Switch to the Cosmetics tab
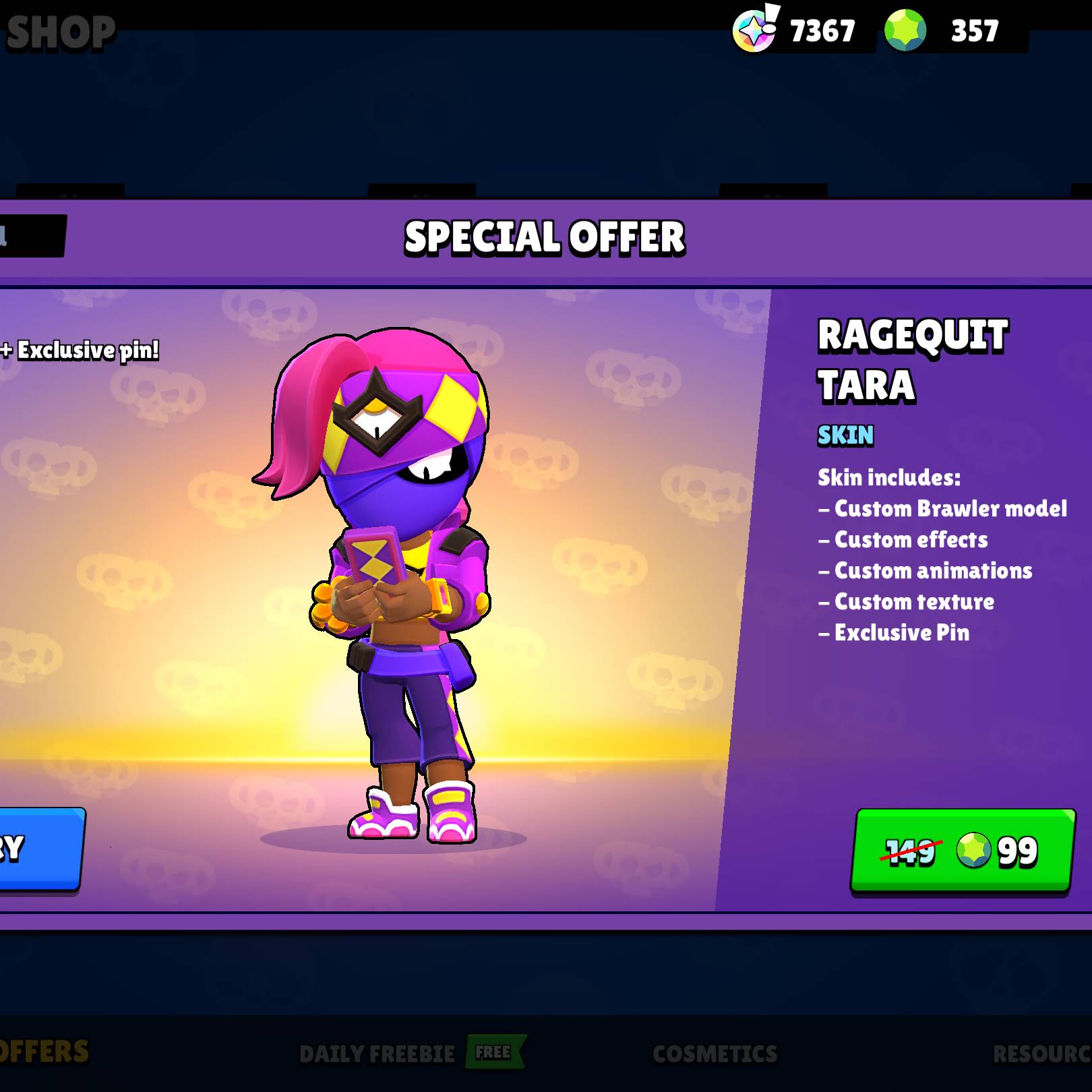The height and width of the screenshot is (1092, 1092). click(715, 1054)
